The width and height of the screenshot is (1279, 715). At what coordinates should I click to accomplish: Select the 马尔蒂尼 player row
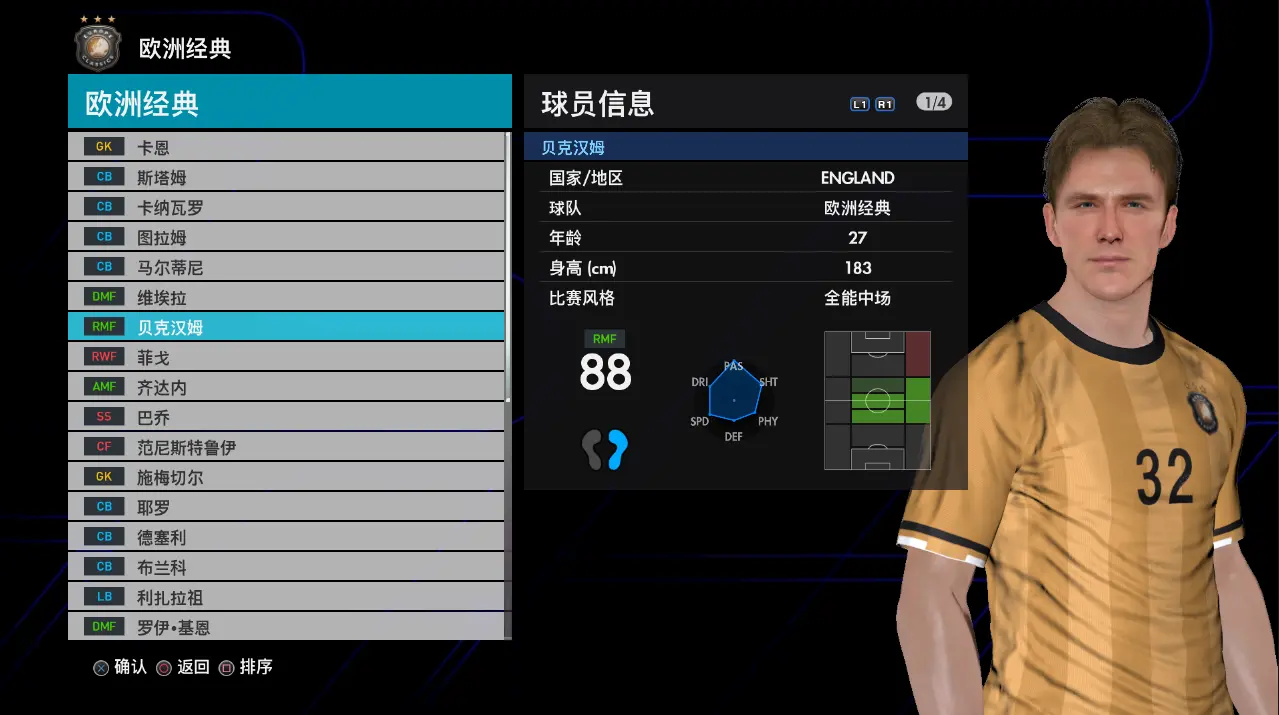click(x=286, y=267)
